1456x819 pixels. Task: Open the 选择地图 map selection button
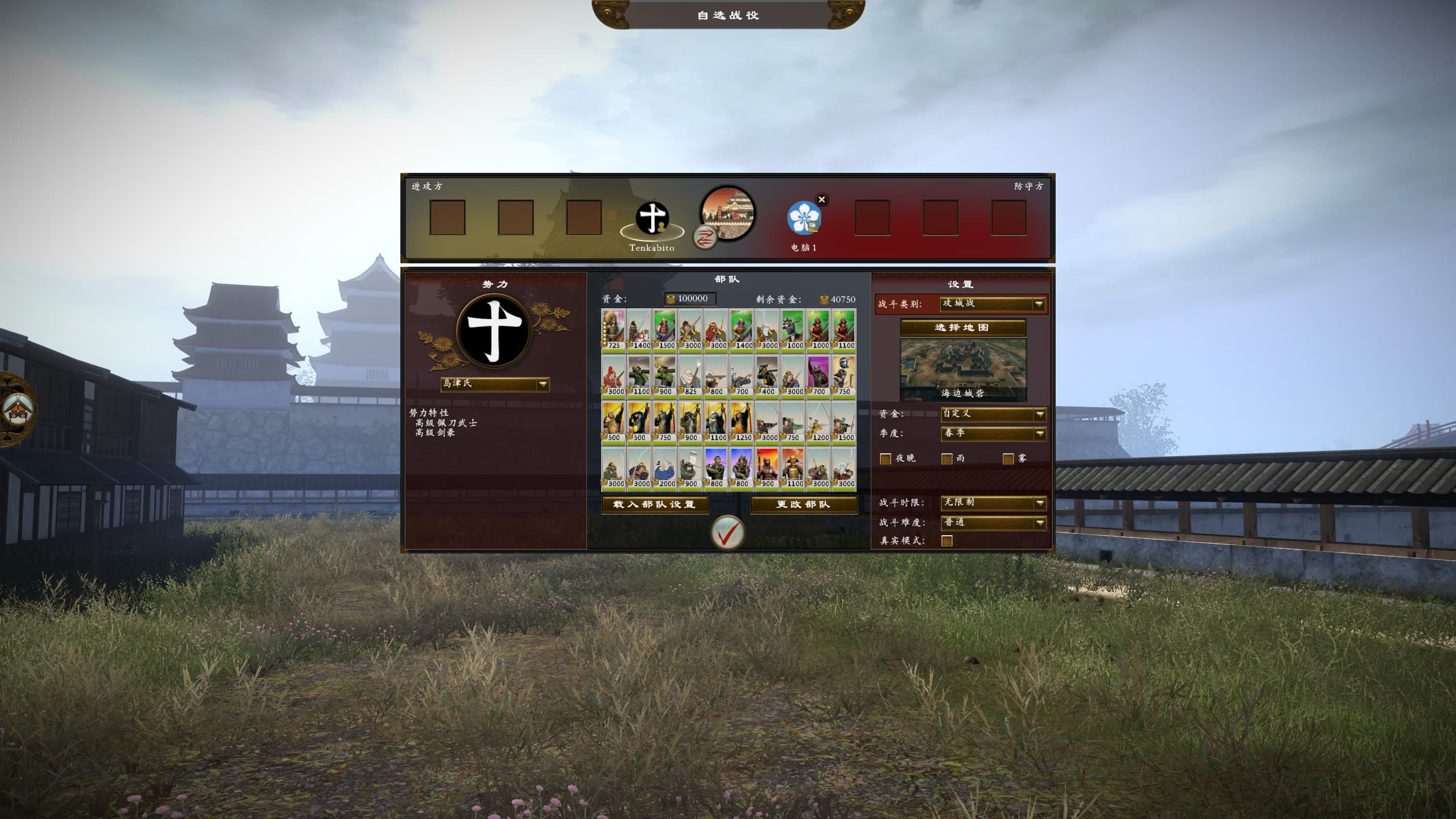pos(962,328)
